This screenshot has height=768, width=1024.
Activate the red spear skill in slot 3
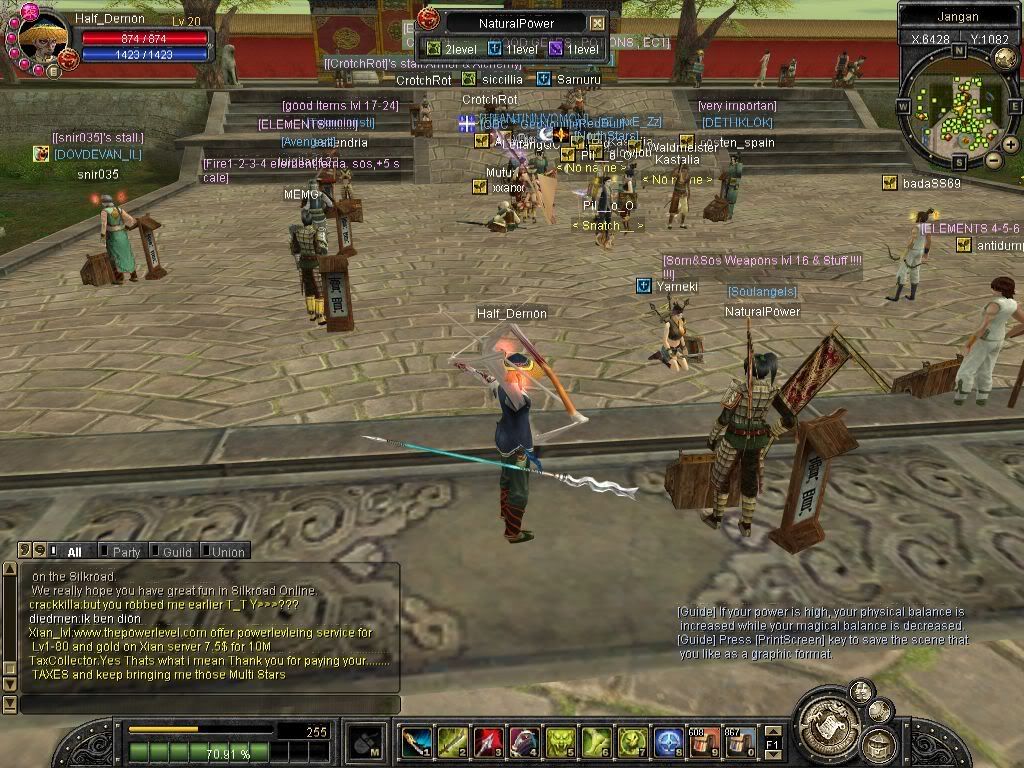488,742
